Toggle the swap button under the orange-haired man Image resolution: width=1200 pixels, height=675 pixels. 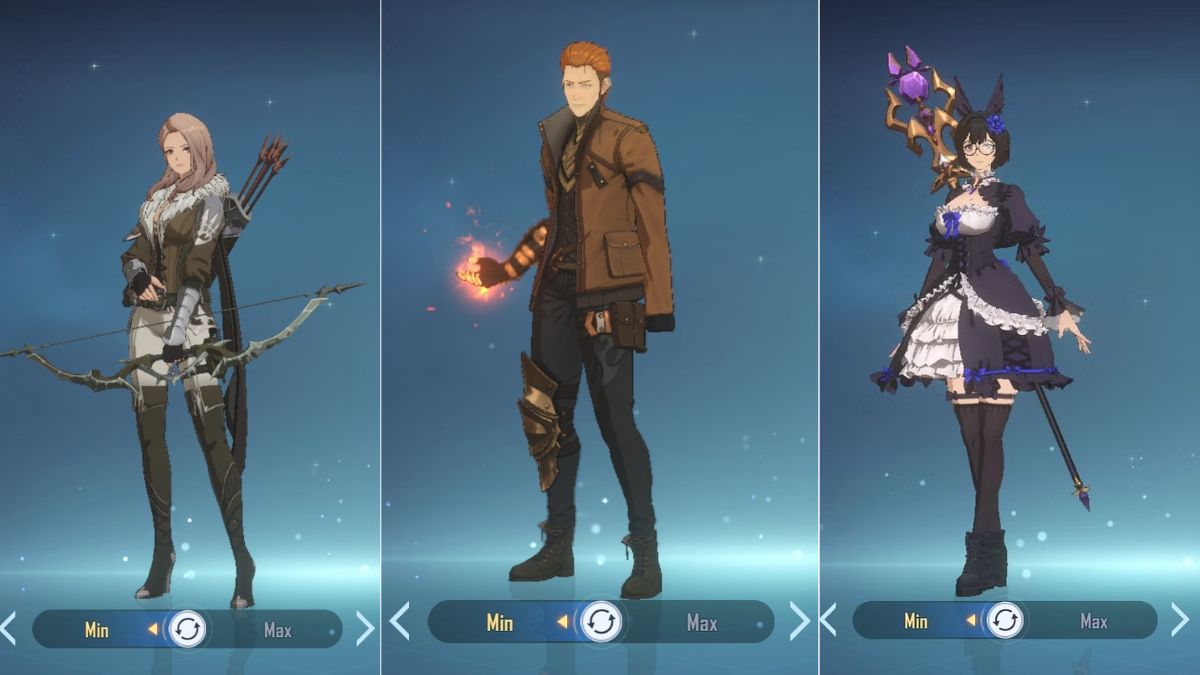tap(601, 622)
